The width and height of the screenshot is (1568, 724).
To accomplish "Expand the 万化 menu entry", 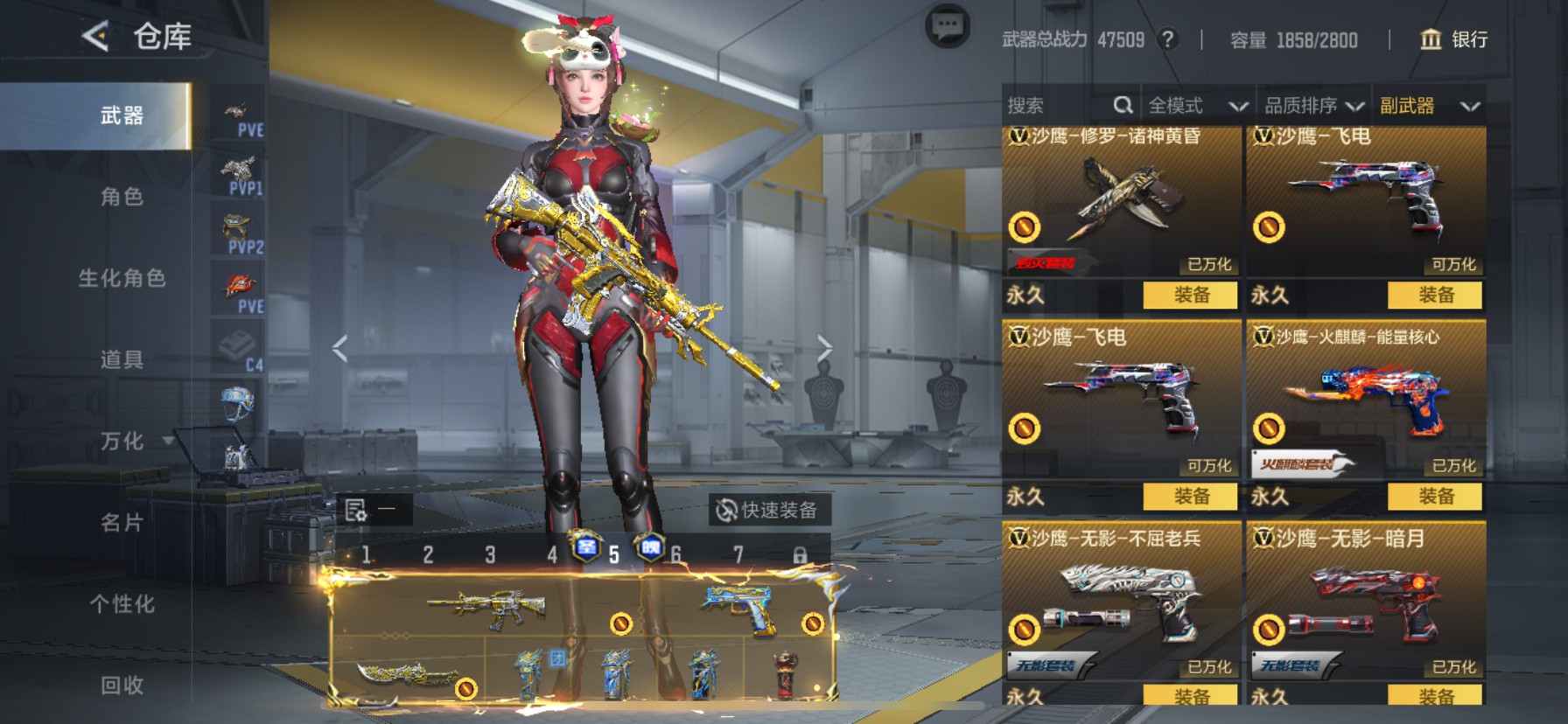I will click(x=122, y=441).
